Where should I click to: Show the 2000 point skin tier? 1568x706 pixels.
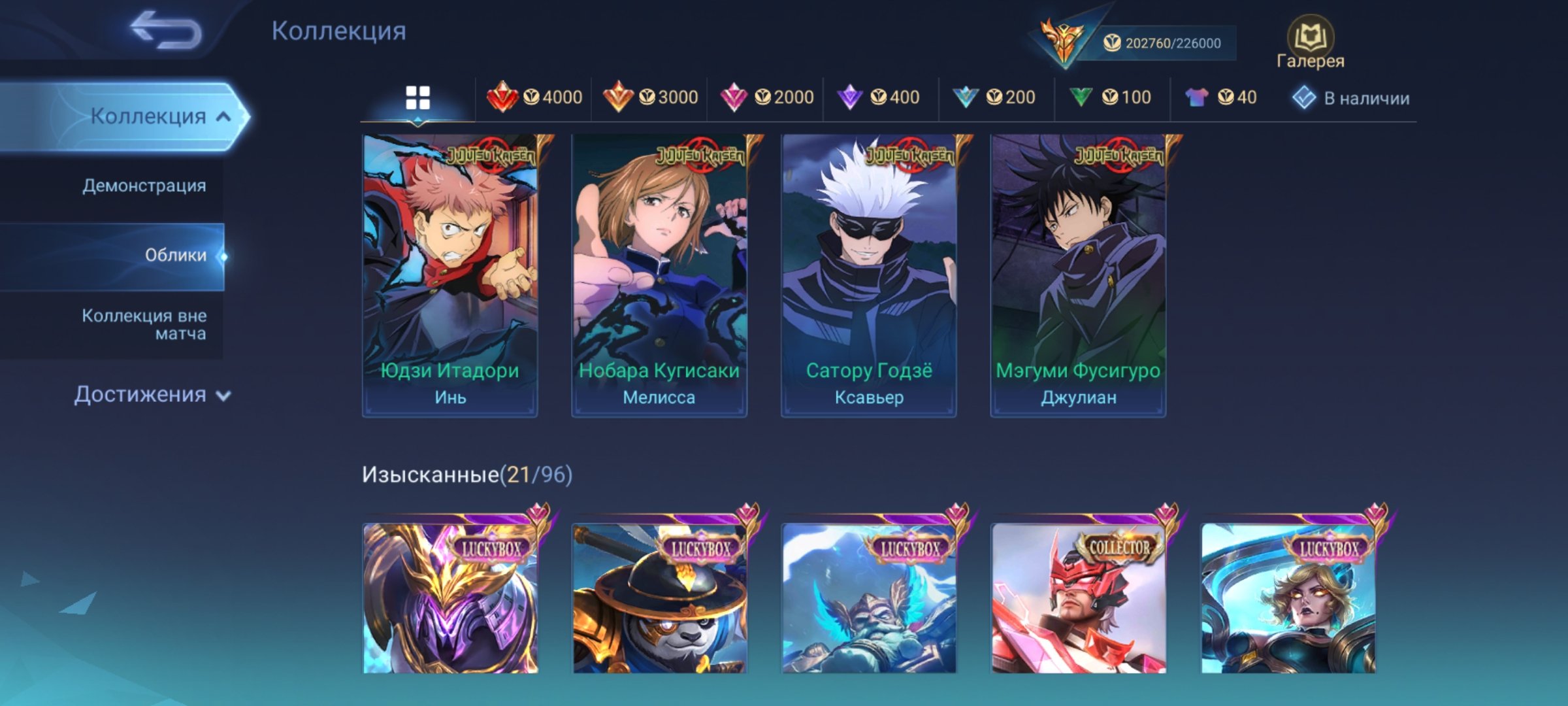click(x=766, y=97)
